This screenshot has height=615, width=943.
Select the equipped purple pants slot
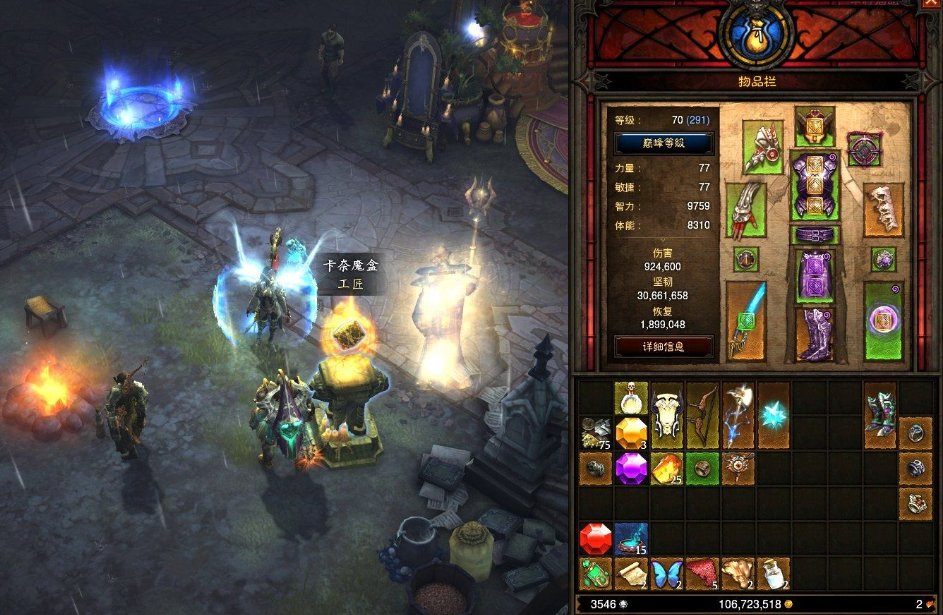[x=814, y=276]
